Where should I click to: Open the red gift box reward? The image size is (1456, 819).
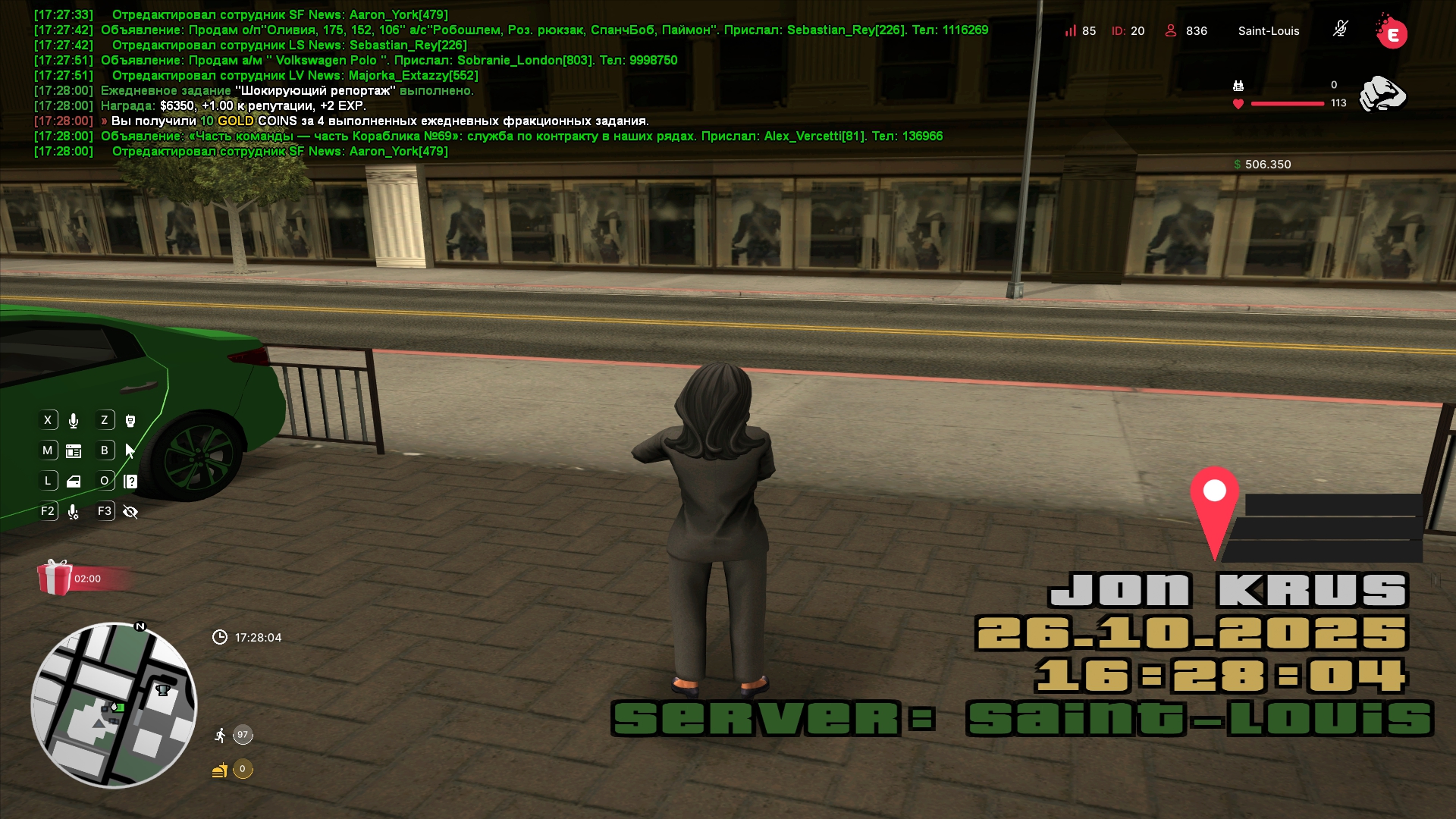pos(55,578)
